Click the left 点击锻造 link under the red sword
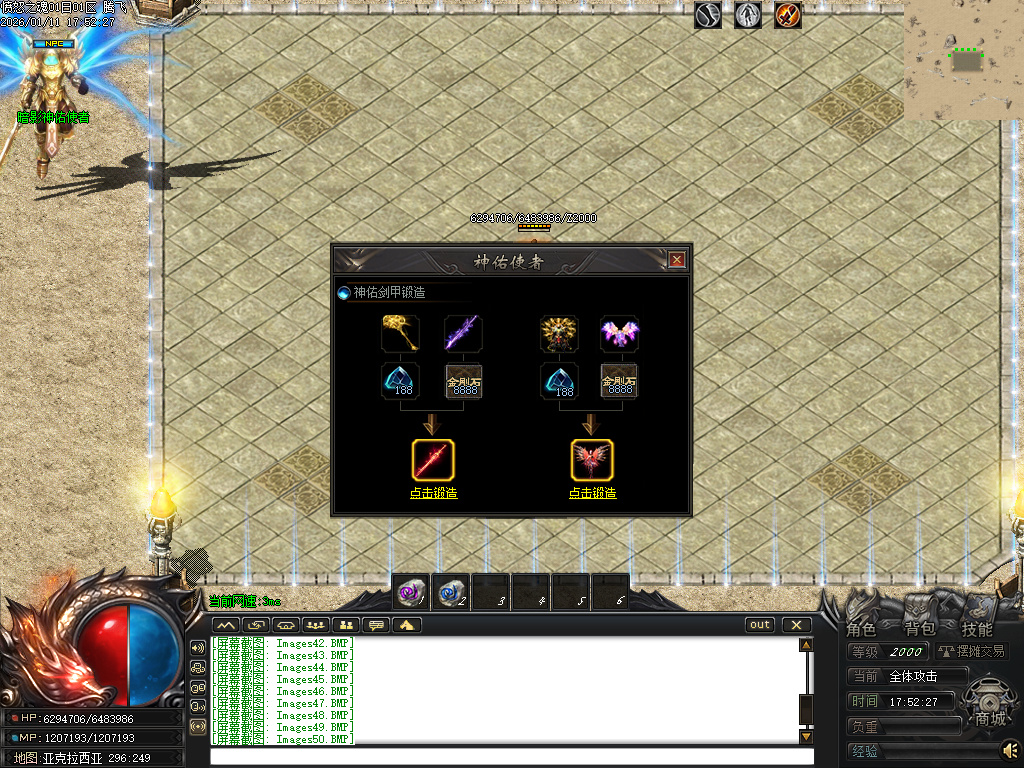This screenshot has width=1024, height=768. [433, 493]
